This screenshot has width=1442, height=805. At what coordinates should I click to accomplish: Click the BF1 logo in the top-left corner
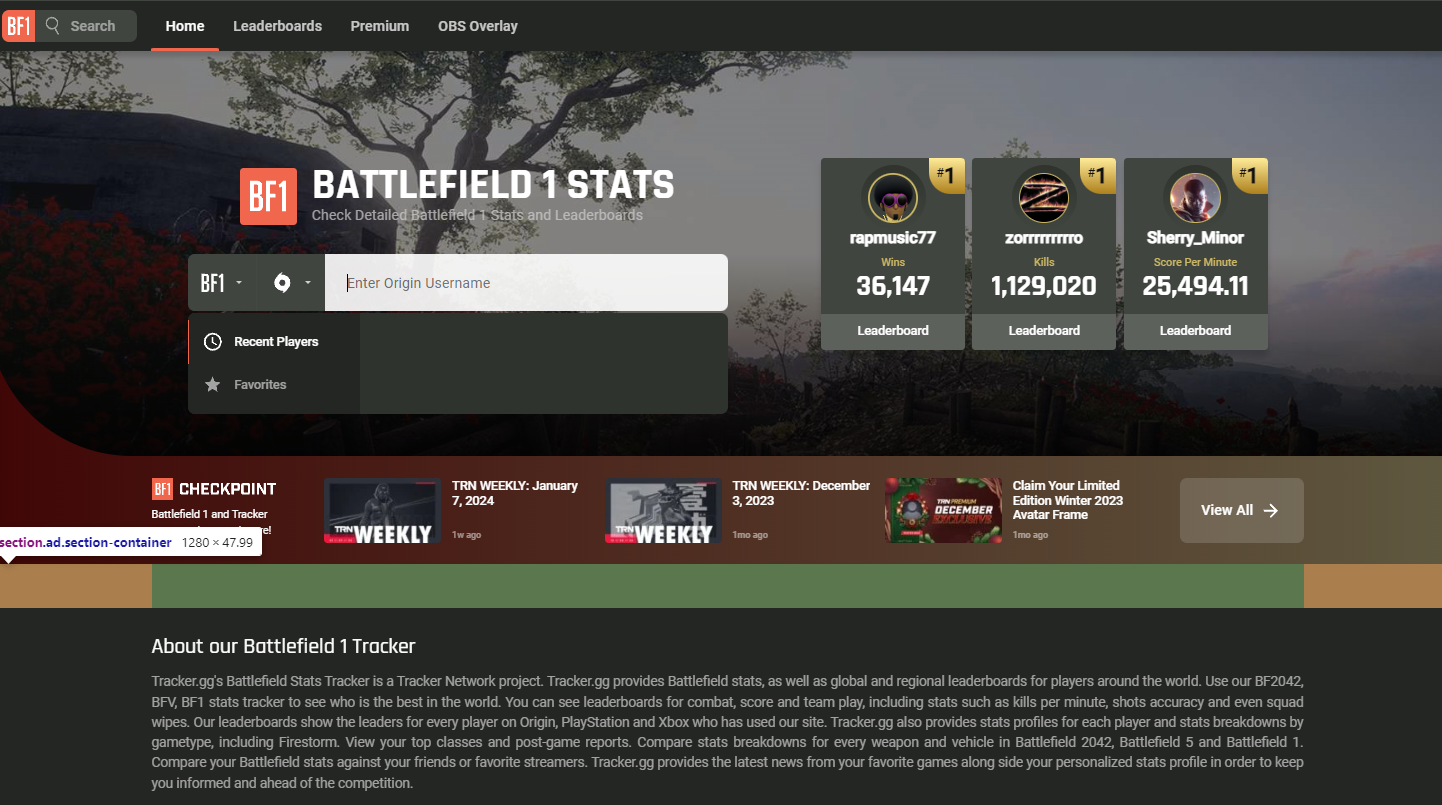(19, 25)
